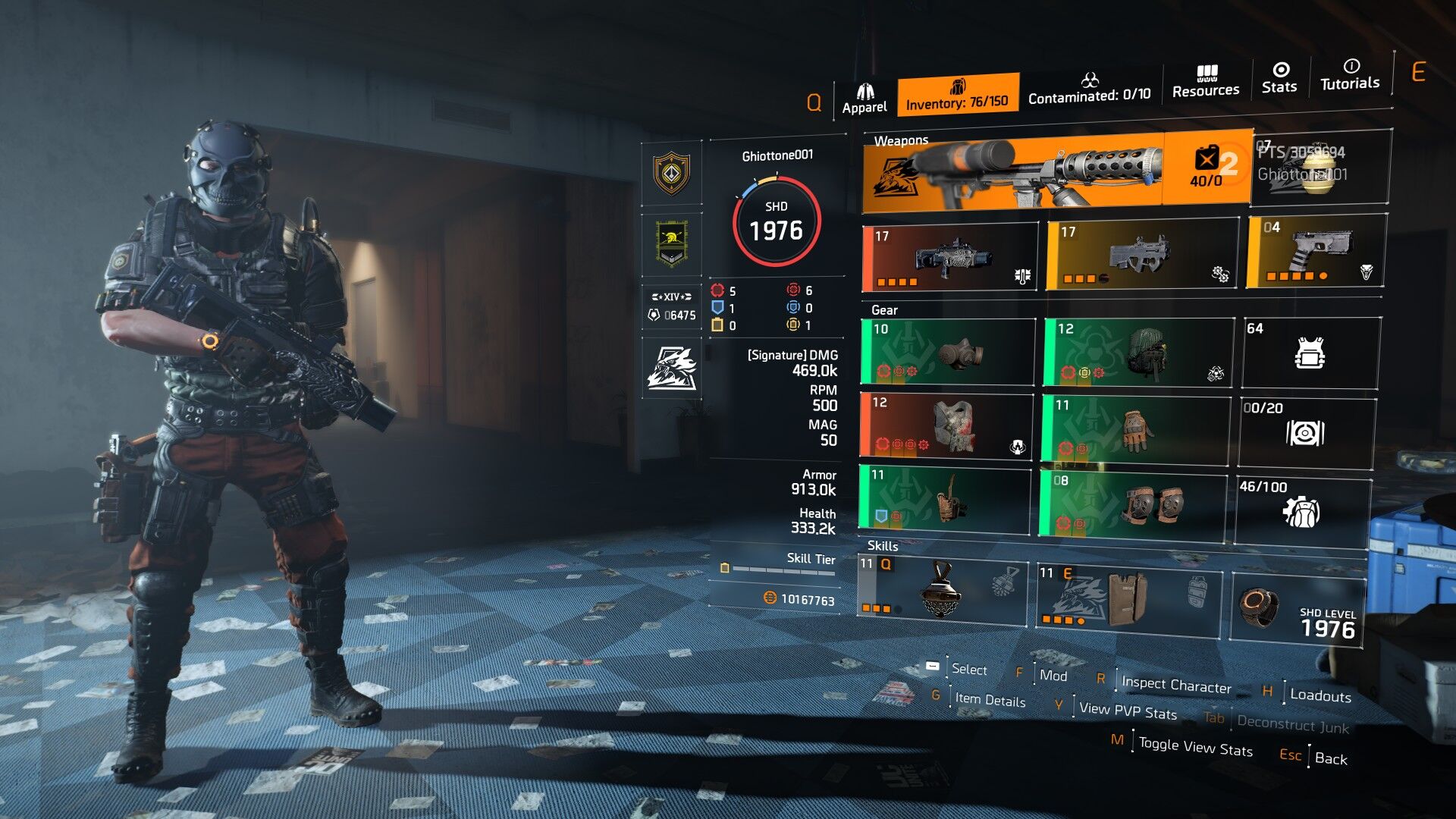Select the level 17 rifle weapon slot

(x=950, y=258)
